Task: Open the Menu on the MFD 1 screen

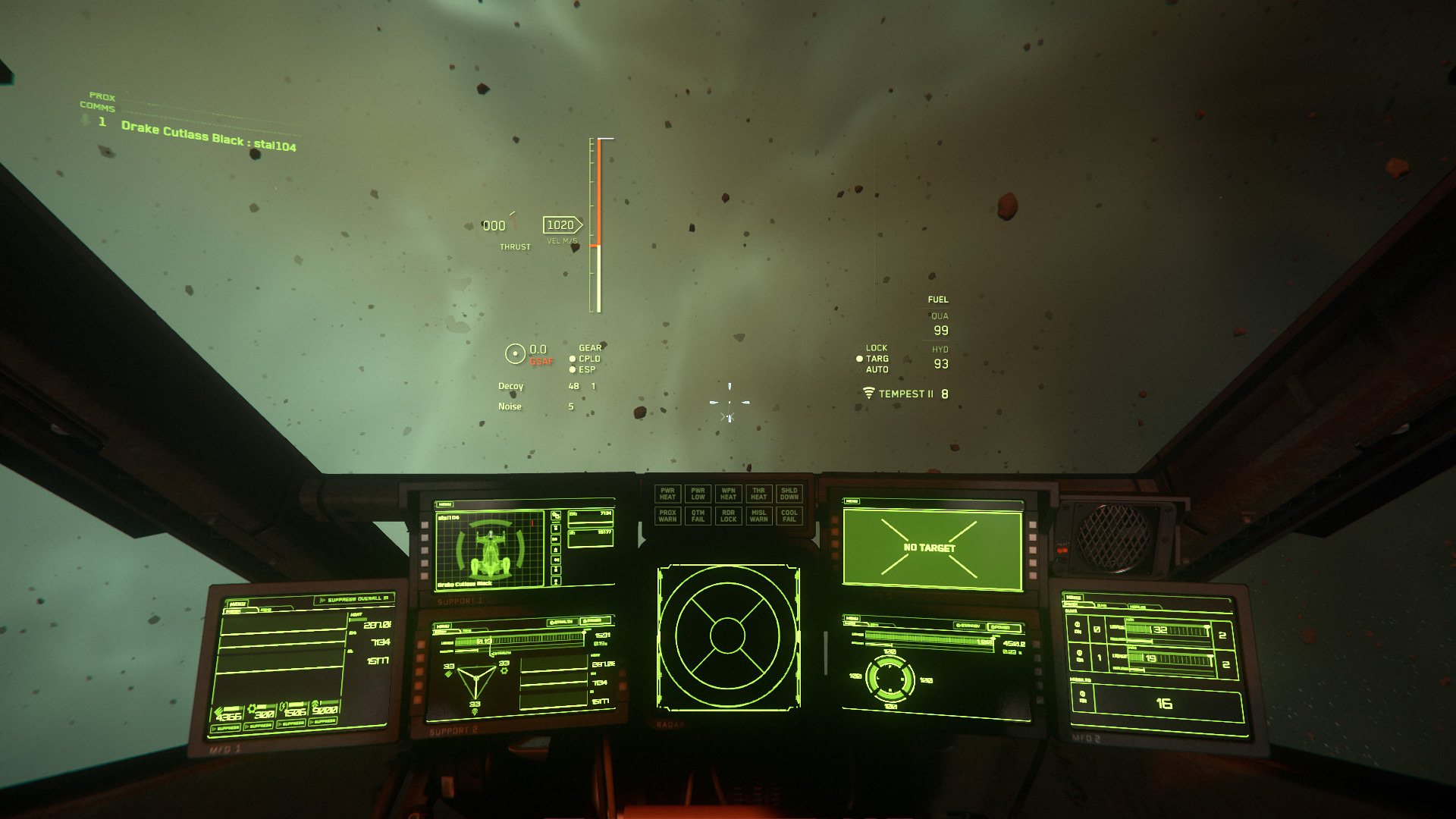Action: (x=237, y=604)
